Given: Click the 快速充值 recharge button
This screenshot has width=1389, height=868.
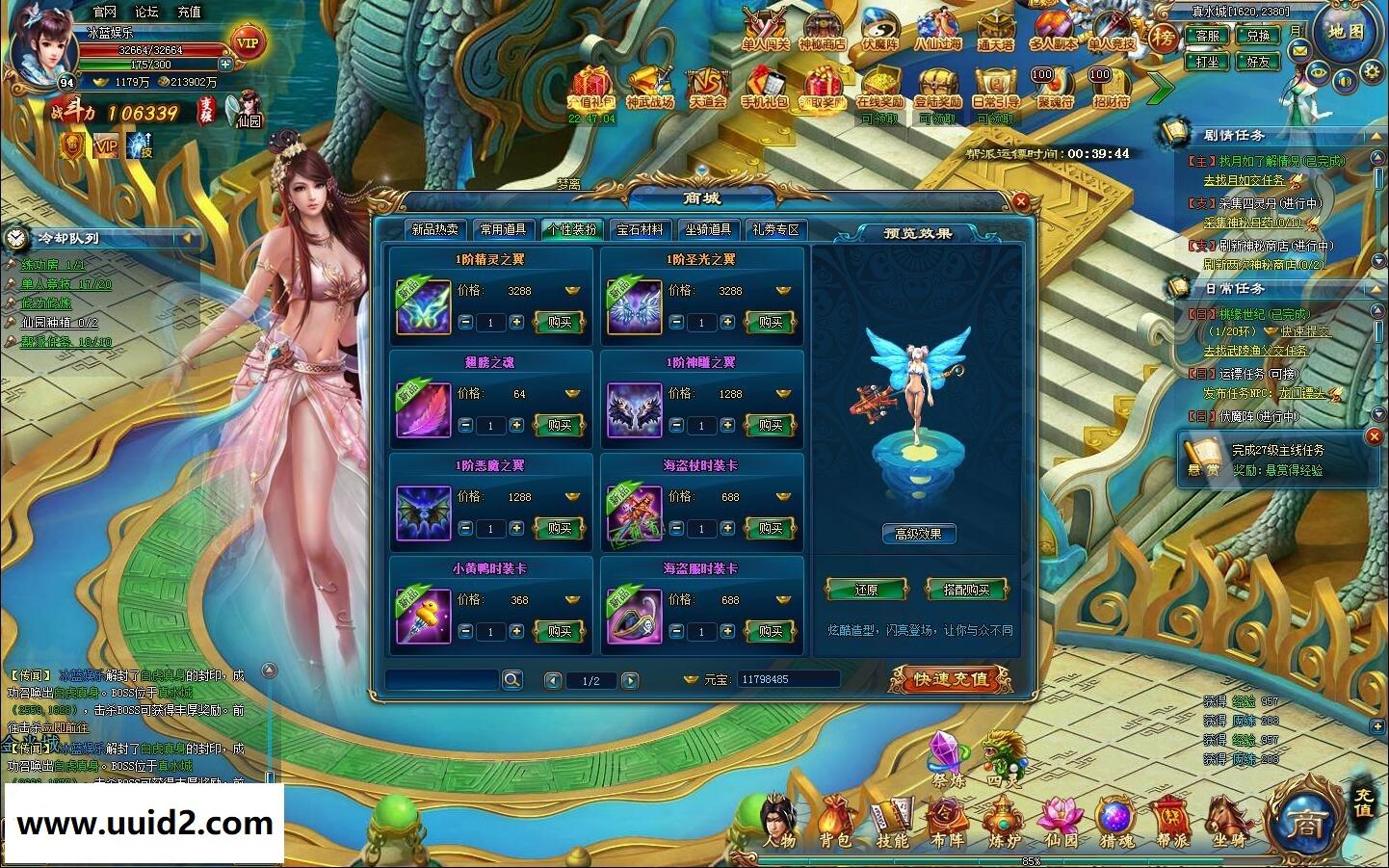Looking at the screenshot, I should (951, 678).
